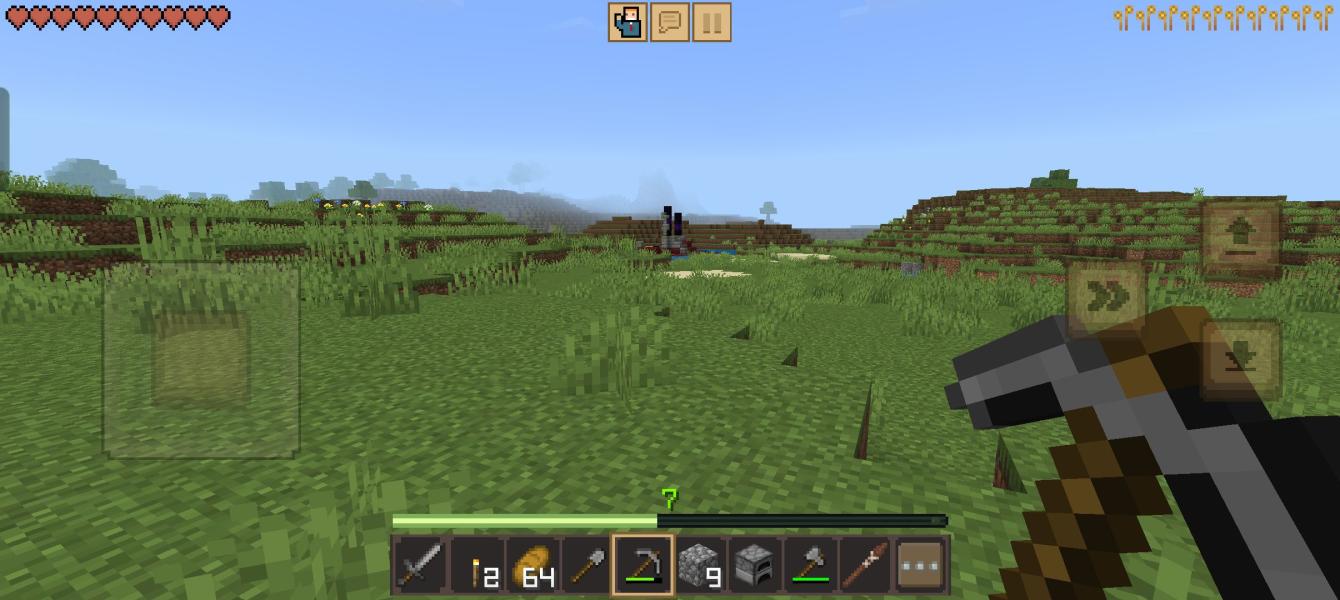1340x600 pixels.
Task: Pick the cobblestone stack of 9
Action: tap(698, 566)
